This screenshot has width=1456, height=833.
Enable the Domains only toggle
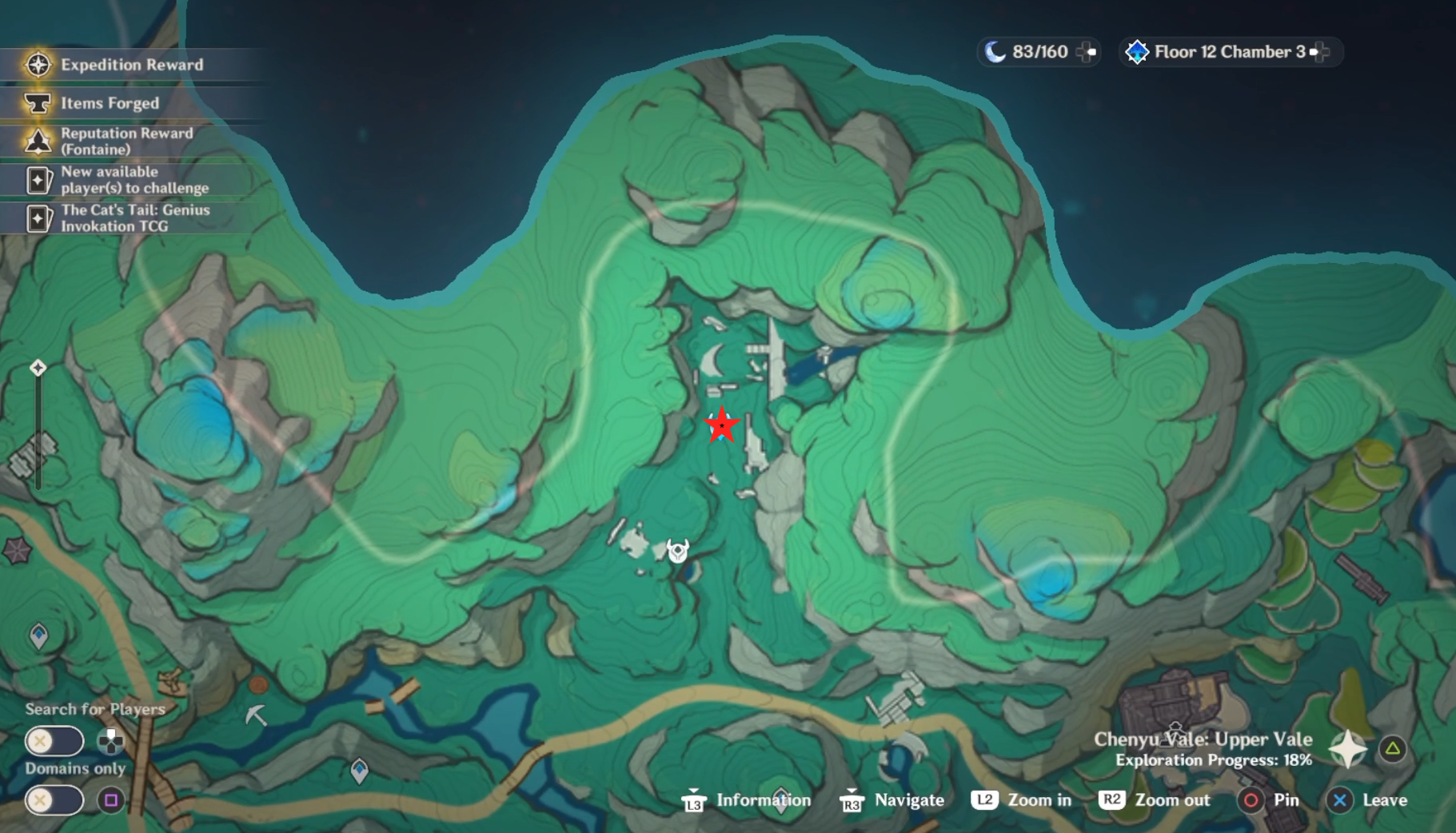[x=54, y=798]
